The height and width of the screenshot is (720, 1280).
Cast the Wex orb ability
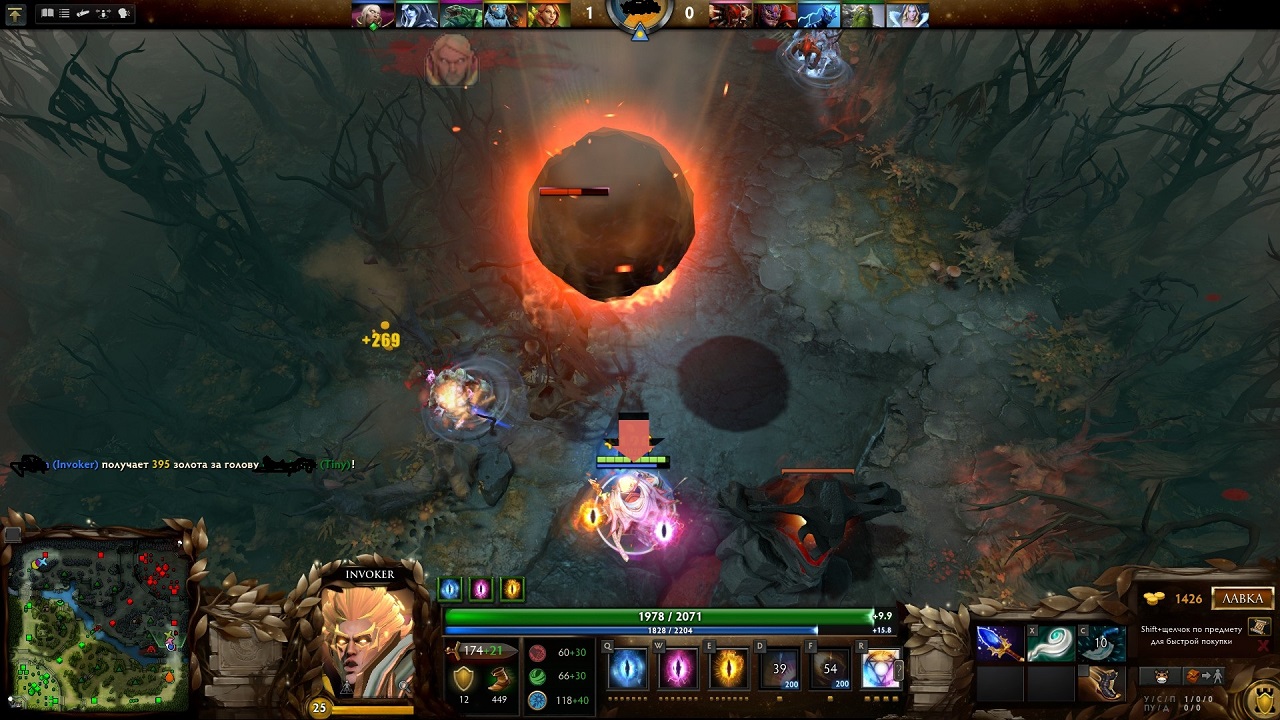point(678,668)
